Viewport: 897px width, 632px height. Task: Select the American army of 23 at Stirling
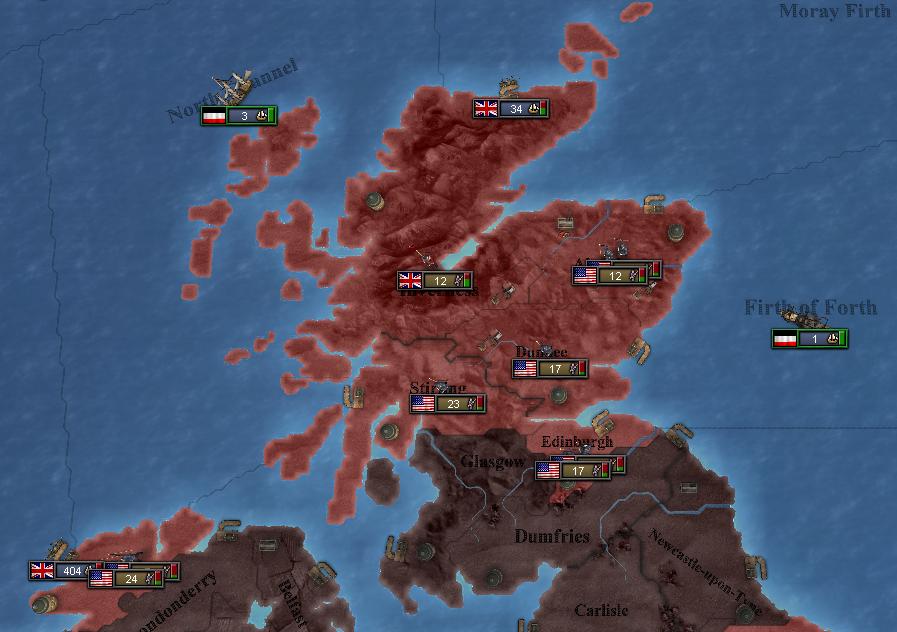click(447, 404)
